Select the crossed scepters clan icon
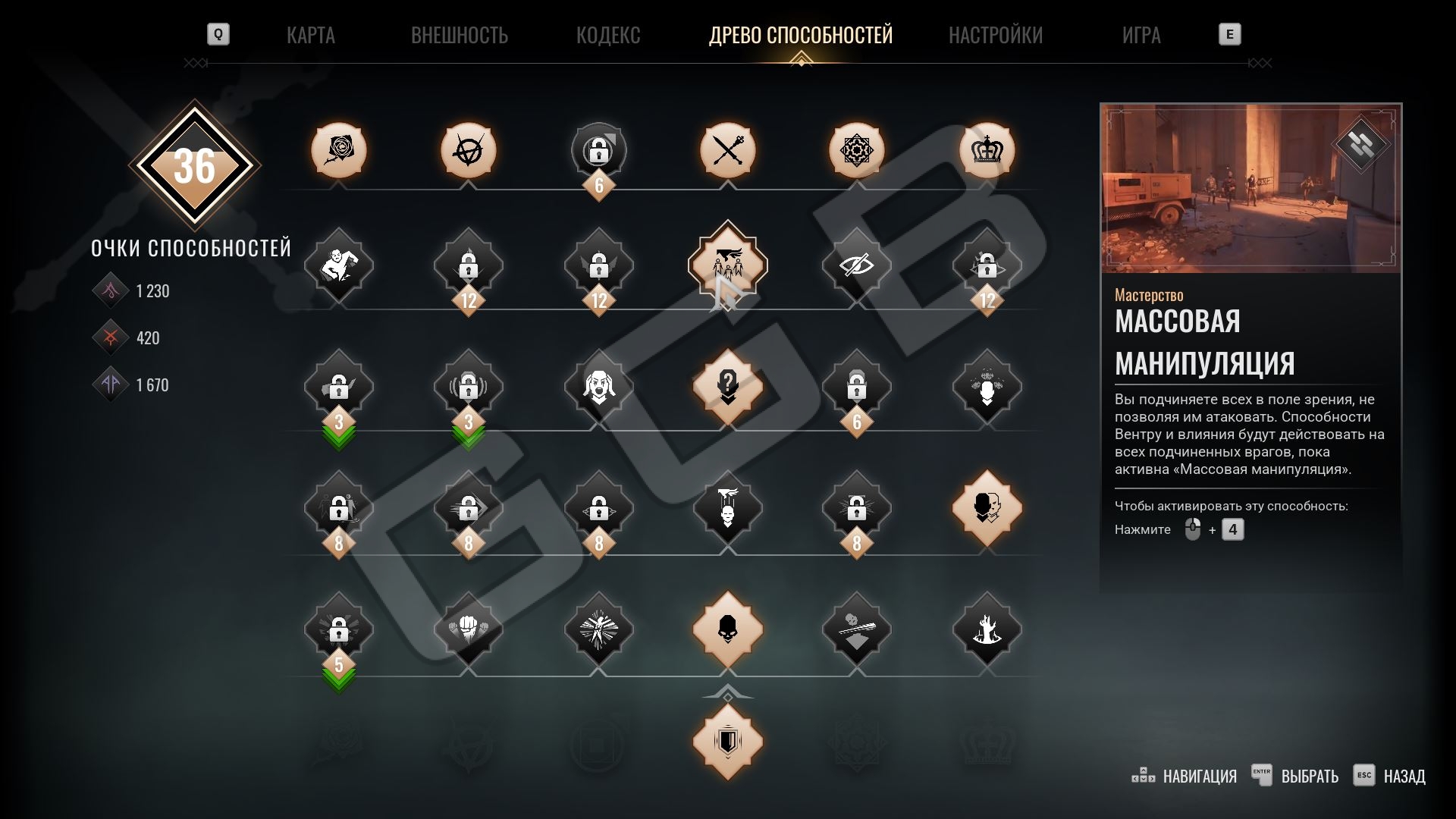This screenshot has width=1456, height=819. click(x=728, y=150)
